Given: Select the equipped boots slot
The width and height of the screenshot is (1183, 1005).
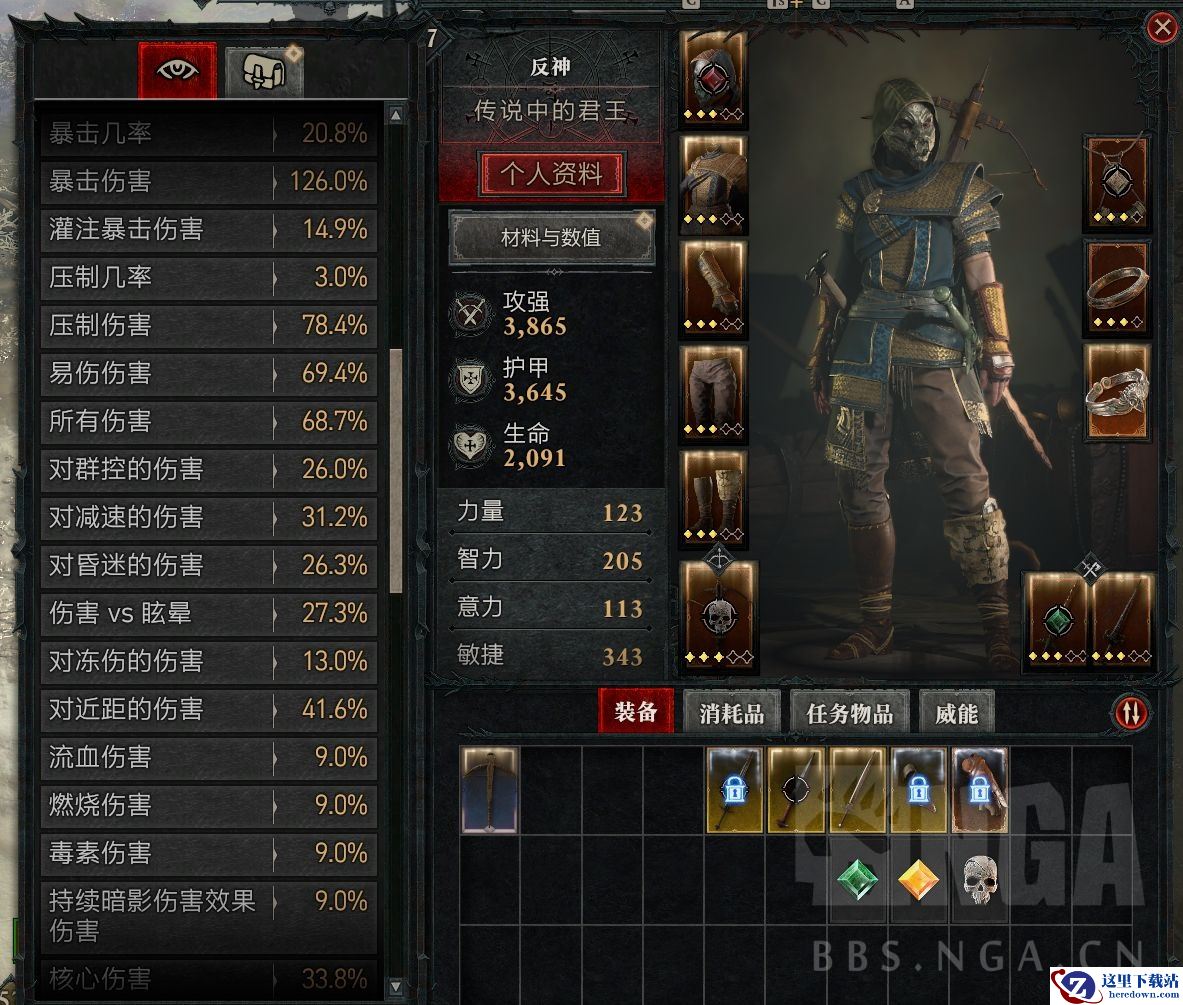Looking at the screenshot, I should pos(713,497).
